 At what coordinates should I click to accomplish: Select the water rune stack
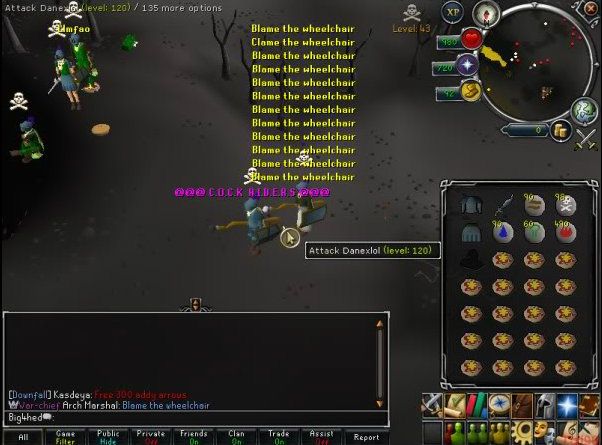click(x=504, y=233)
